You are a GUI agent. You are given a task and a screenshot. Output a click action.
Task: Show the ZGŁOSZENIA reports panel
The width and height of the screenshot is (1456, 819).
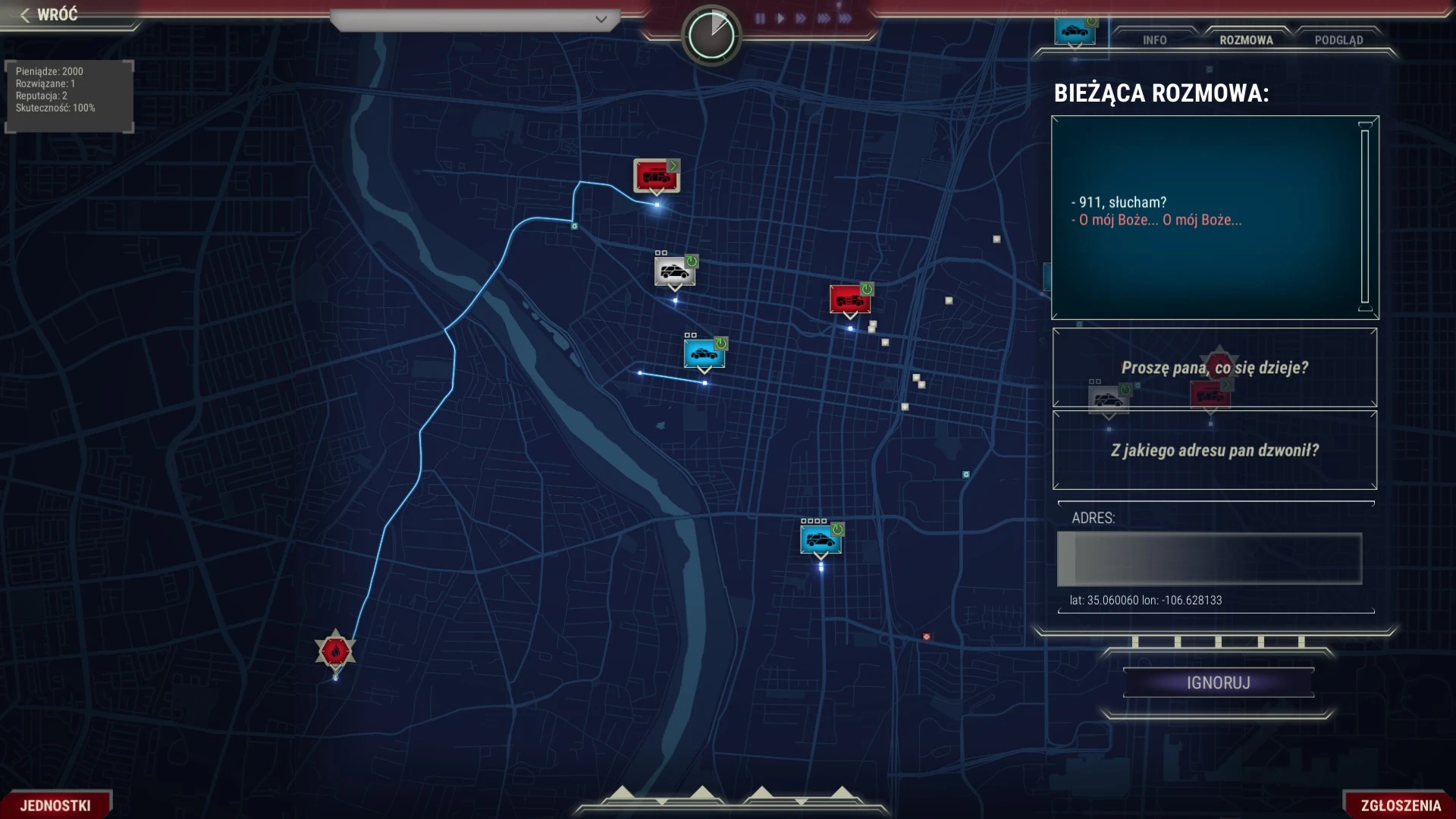coord(1400,805)
